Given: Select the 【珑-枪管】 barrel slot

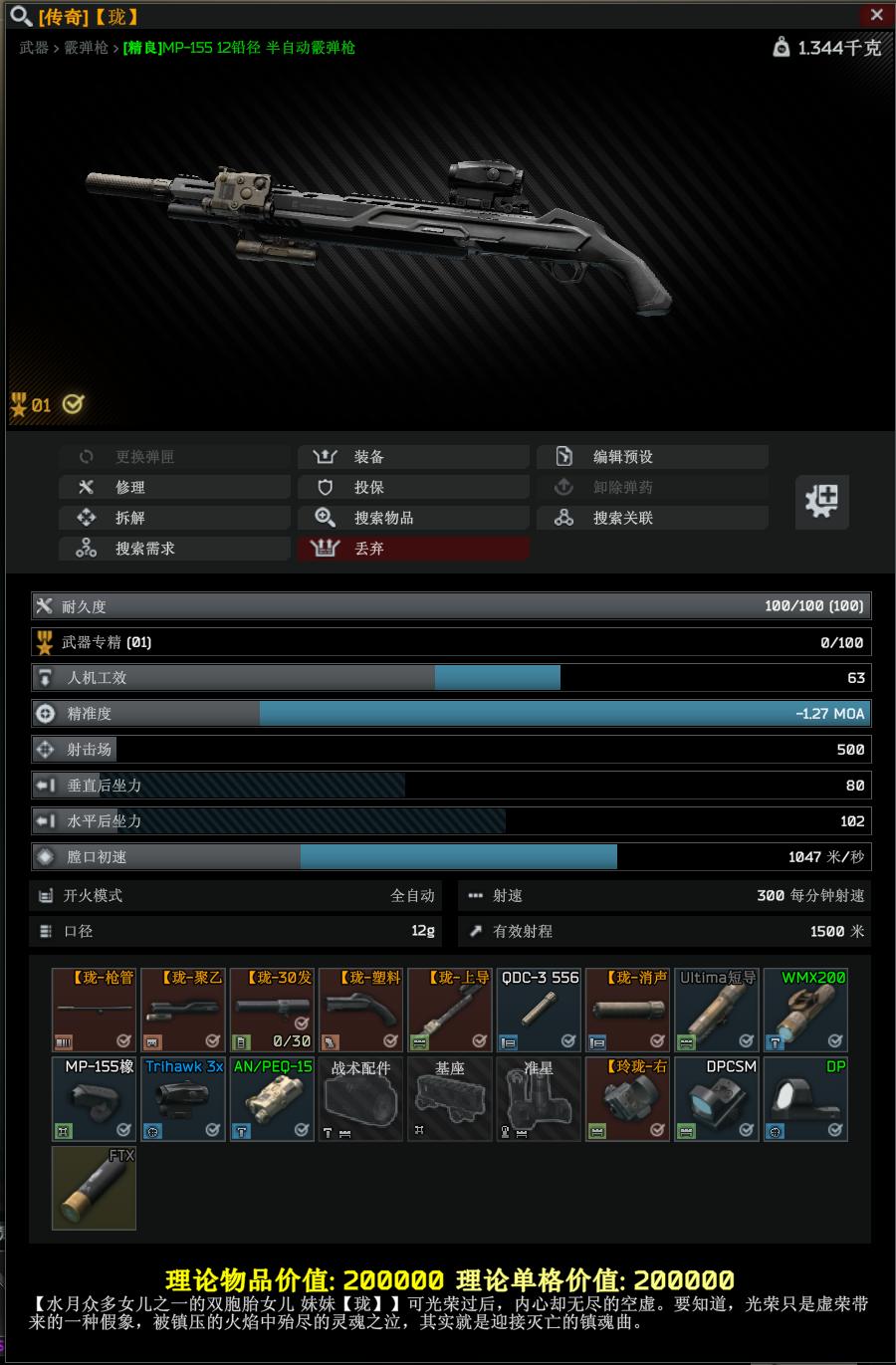Looking at the screenshot, I should click(94, 1010).
